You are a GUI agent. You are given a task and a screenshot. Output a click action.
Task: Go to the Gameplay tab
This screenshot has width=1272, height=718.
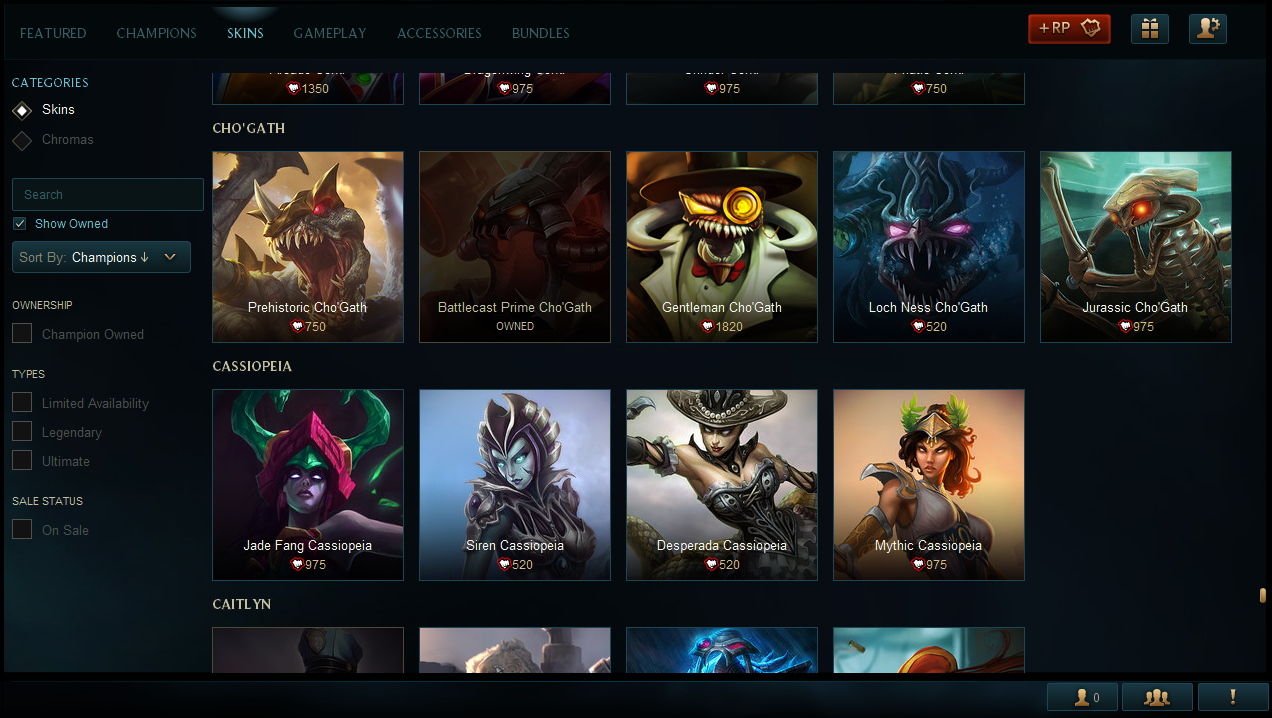(x=330, y=33)
